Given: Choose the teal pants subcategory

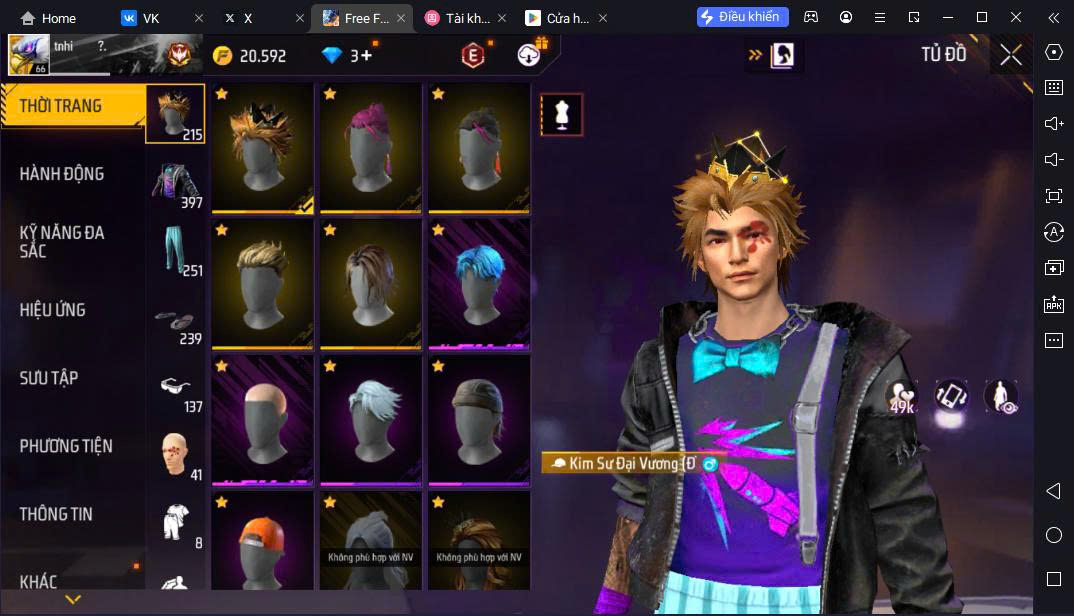Looking at the screenshot, I should pos(176,252).
